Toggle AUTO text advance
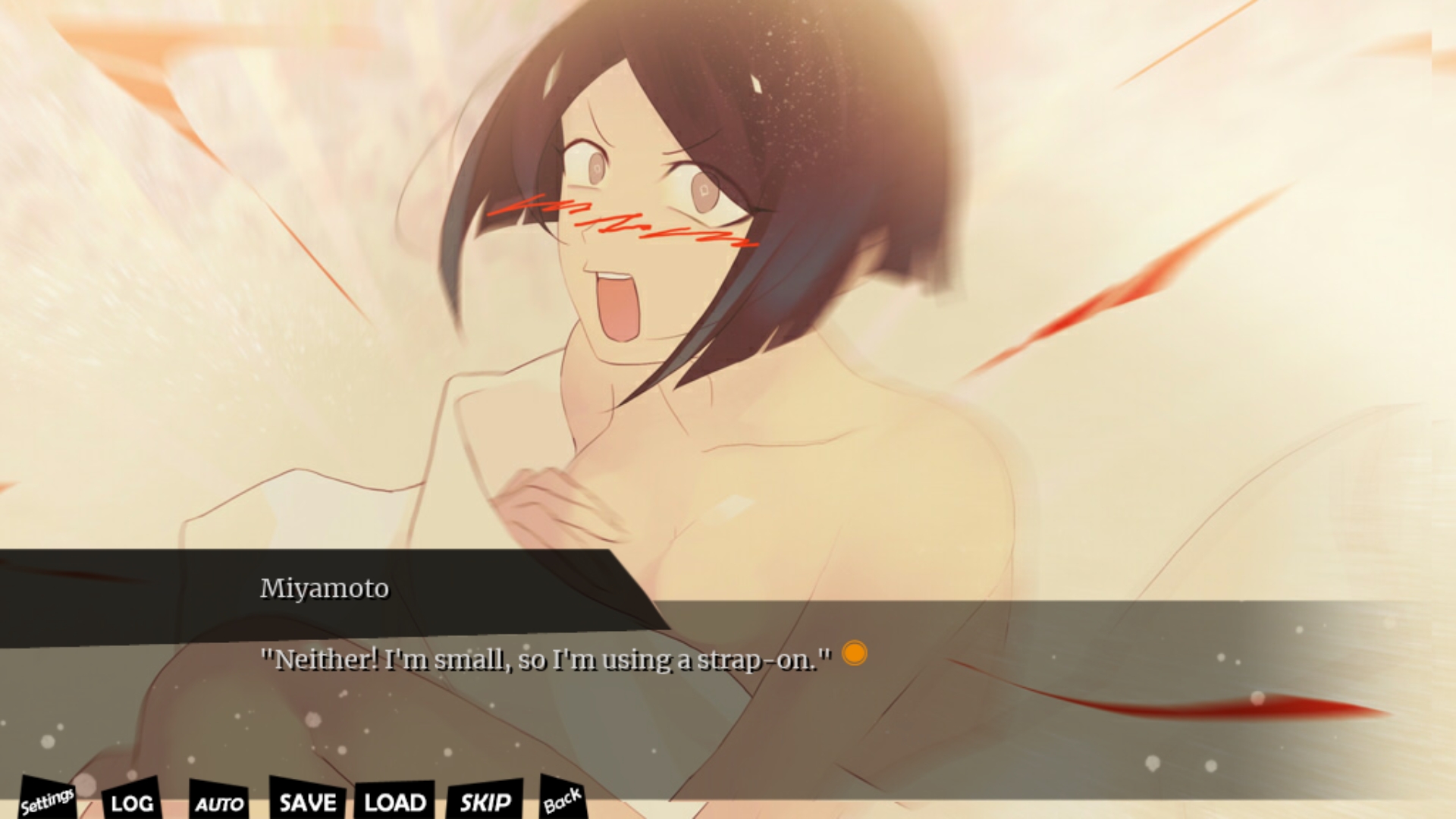Viewport: 1456px width, 819px height. coord(219,803)
